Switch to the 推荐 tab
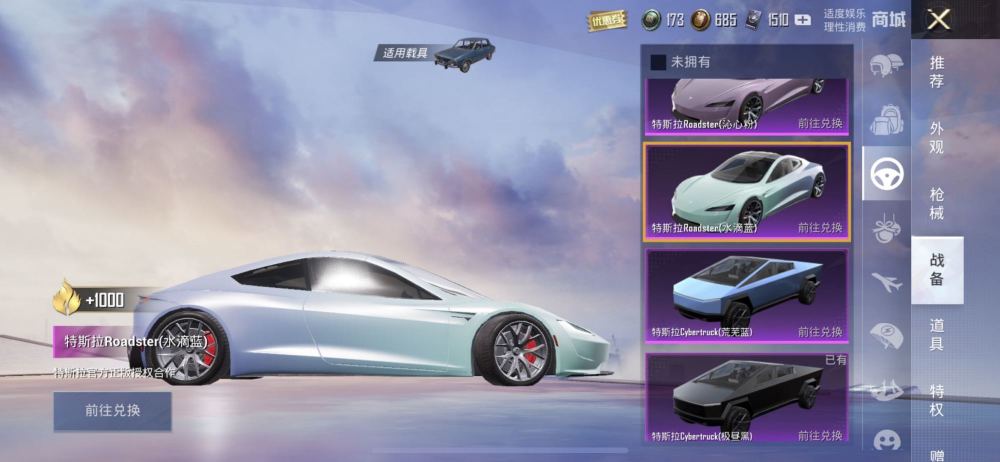 pyautogui.click(x=937, y=71)
